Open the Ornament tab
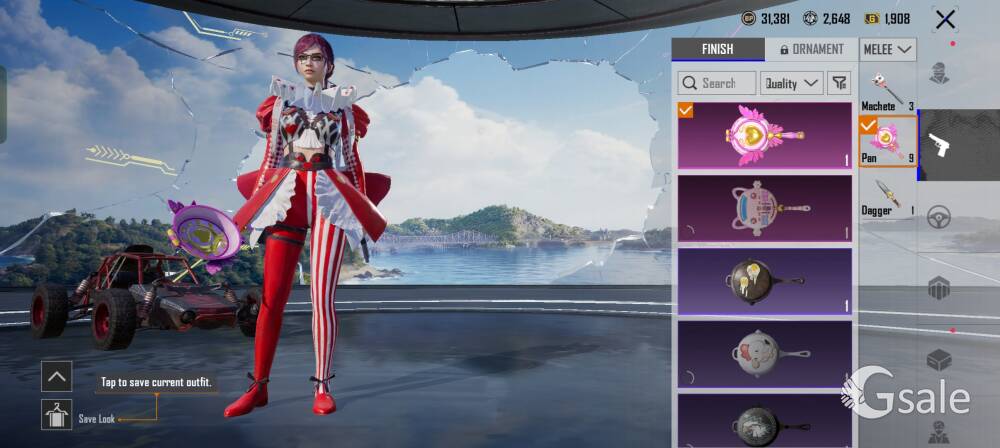The width and height of the screenshot is (1000, 448). pyautogui.click(x=811, y=49)
